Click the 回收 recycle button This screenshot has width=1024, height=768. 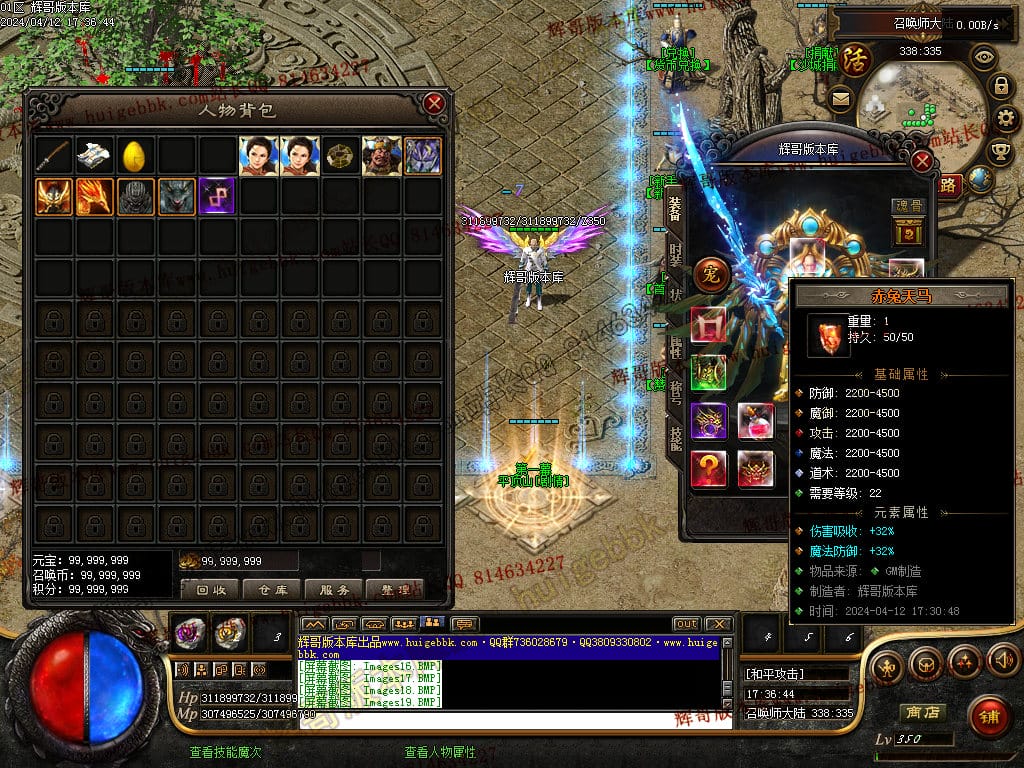pyautogui.click(x=210, y=590)
